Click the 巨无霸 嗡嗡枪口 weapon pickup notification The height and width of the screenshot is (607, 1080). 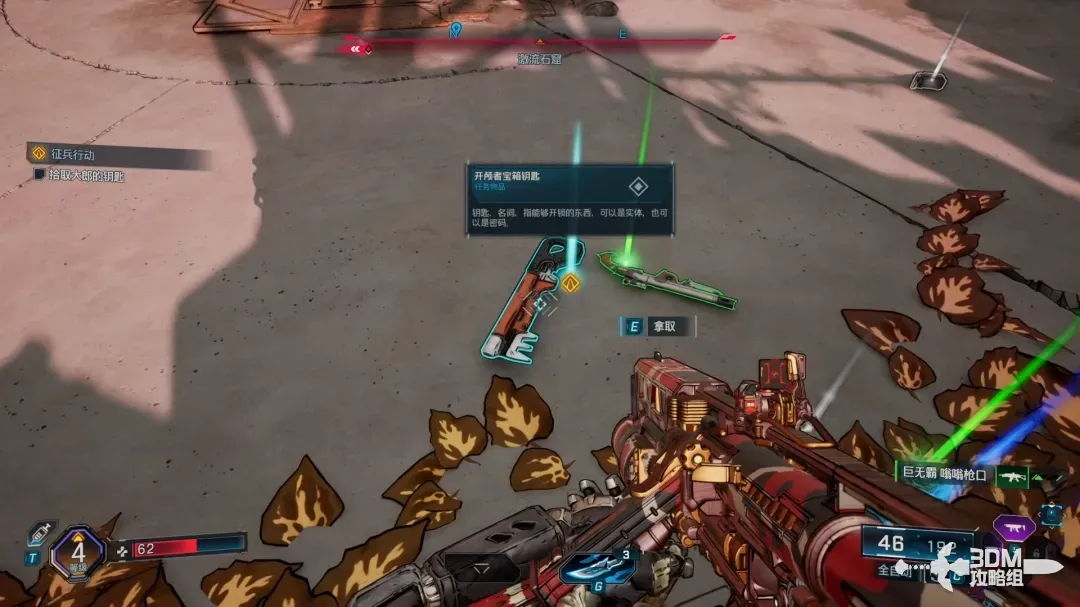944,474
